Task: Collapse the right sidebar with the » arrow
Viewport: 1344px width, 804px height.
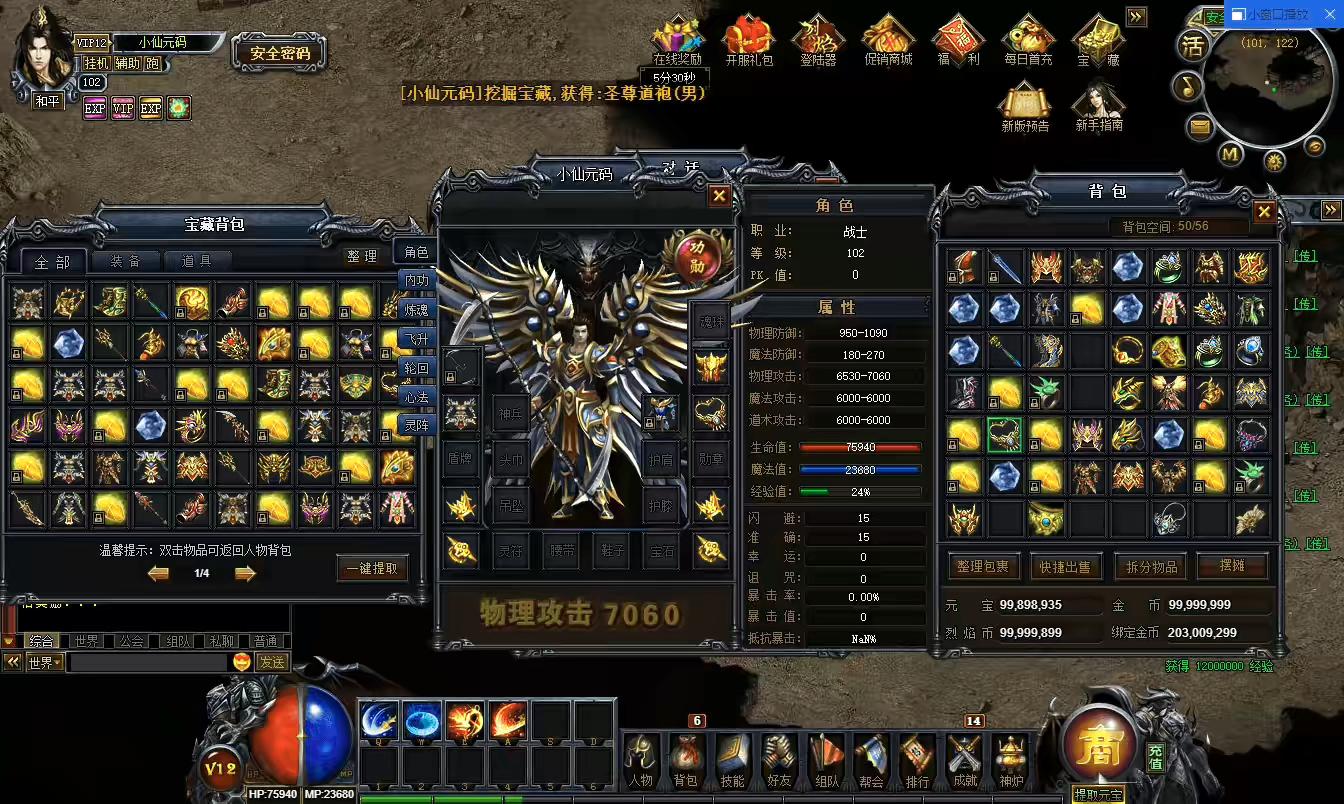Action: coord(1136,16)
